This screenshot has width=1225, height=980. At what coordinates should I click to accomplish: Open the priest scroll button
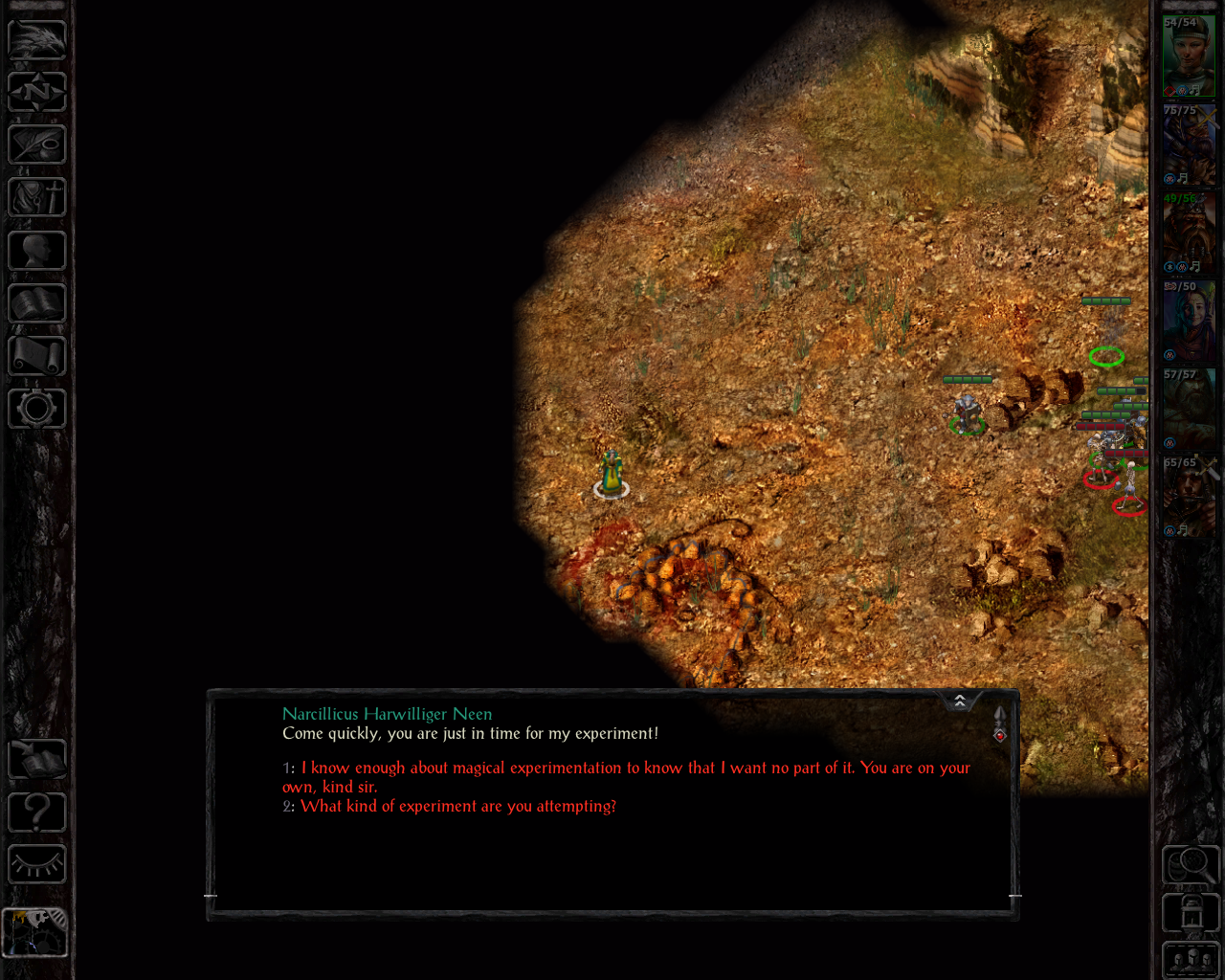tap(37, 356)
